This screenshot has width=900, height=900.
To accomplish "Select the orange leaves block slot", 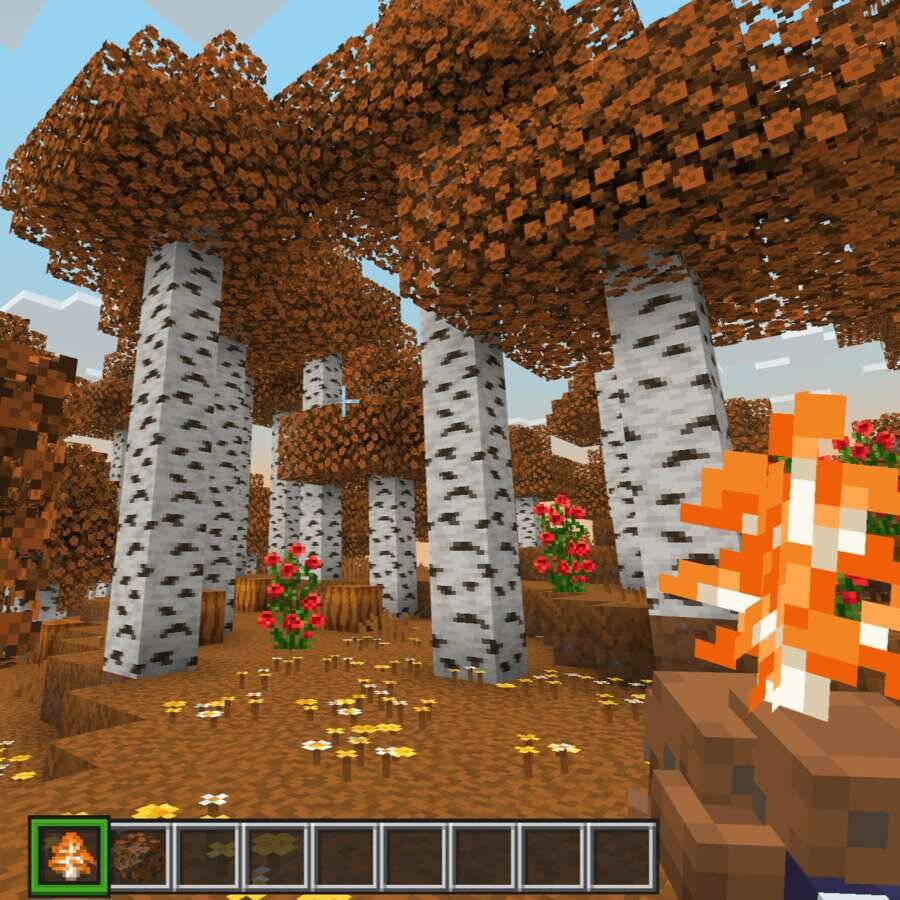I will (138, 856).
